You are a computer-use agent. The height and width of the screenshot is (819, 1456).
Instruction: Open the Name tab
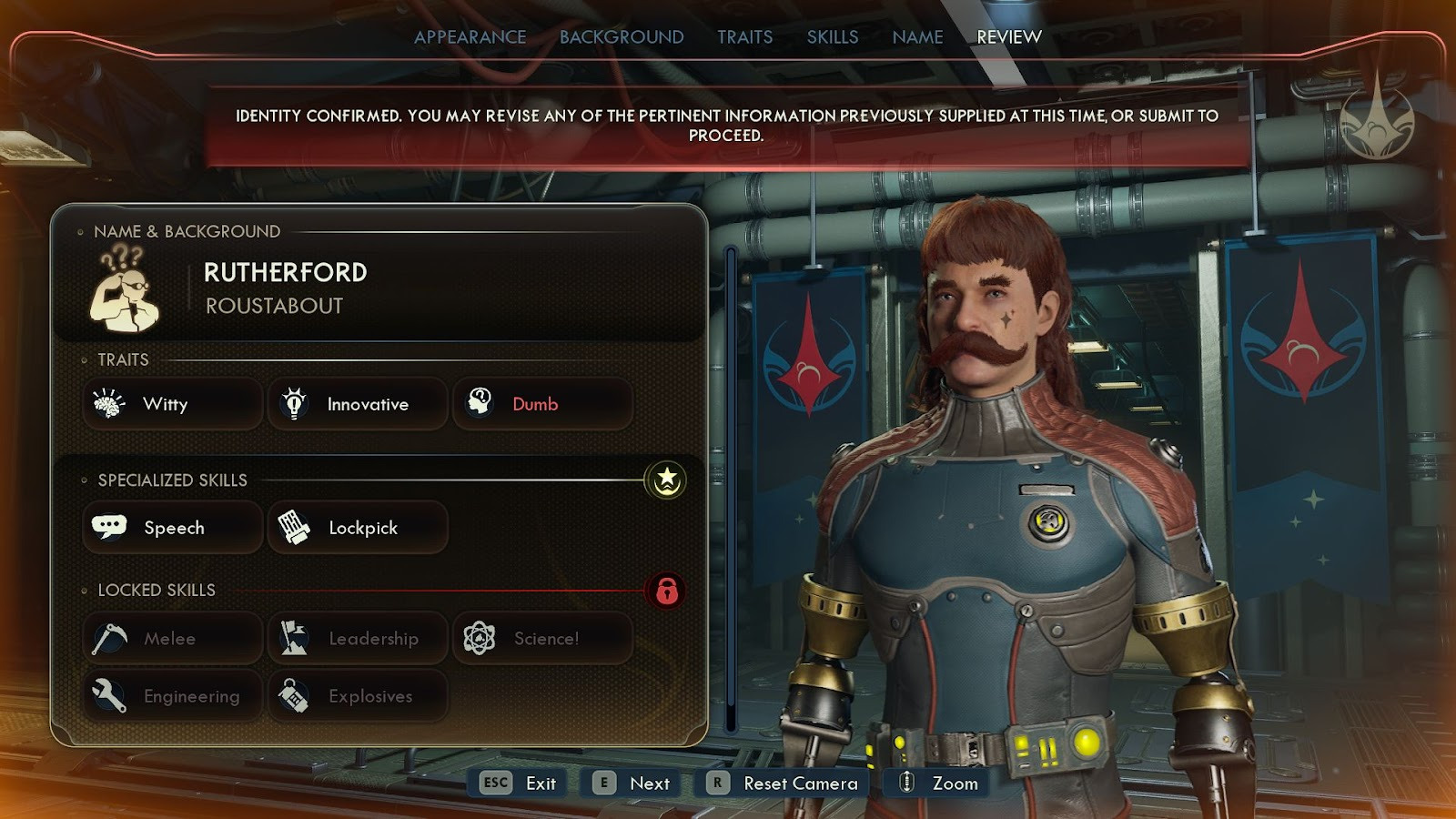point(917,37)
